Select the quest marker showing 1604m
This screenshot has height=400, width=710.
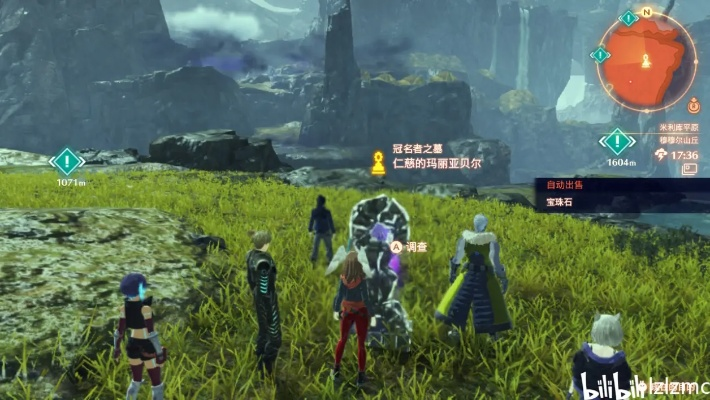[619, 141]
